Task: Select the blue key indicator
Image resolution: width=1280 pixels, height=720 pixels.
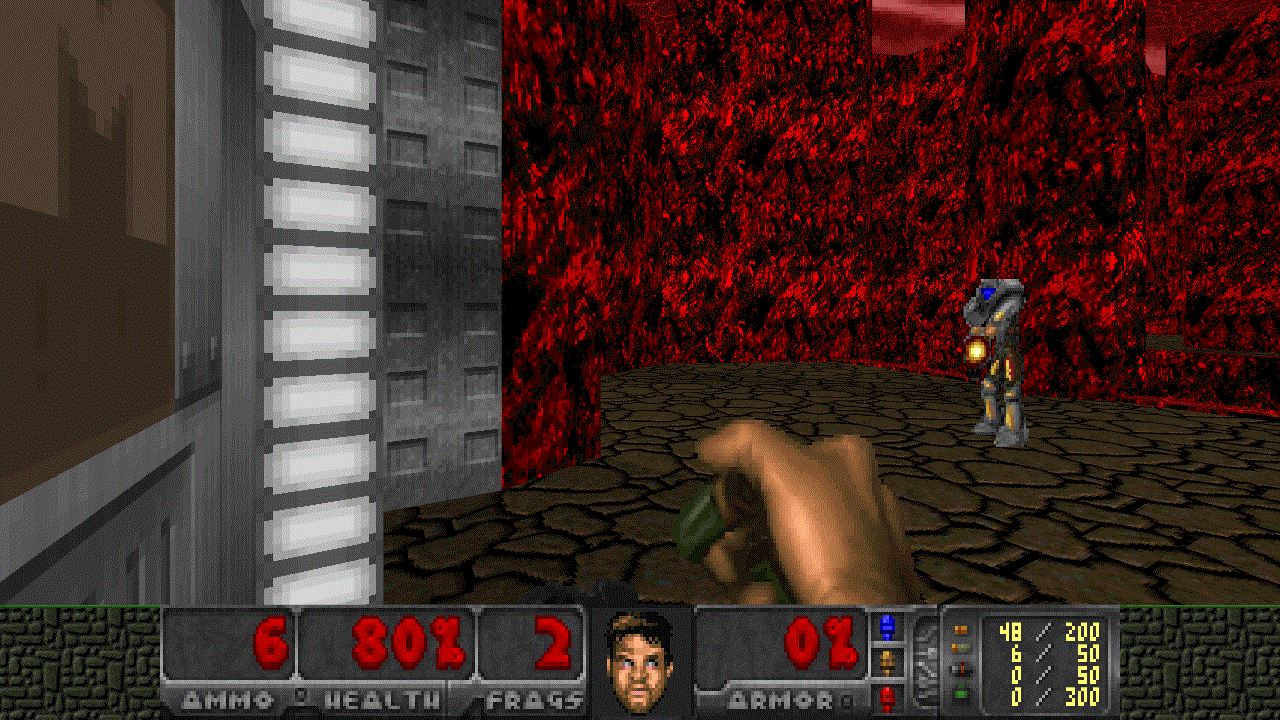Action: click(886, 628)
